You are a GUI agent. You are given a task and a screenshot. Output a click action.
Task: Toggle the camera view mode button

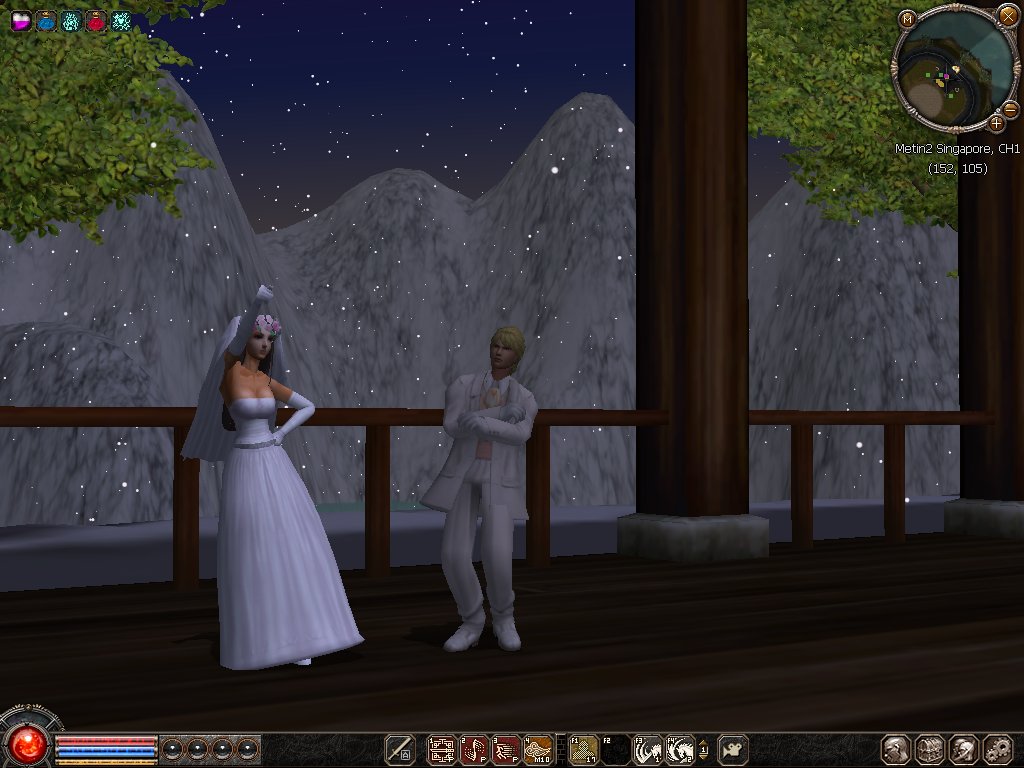733,749
